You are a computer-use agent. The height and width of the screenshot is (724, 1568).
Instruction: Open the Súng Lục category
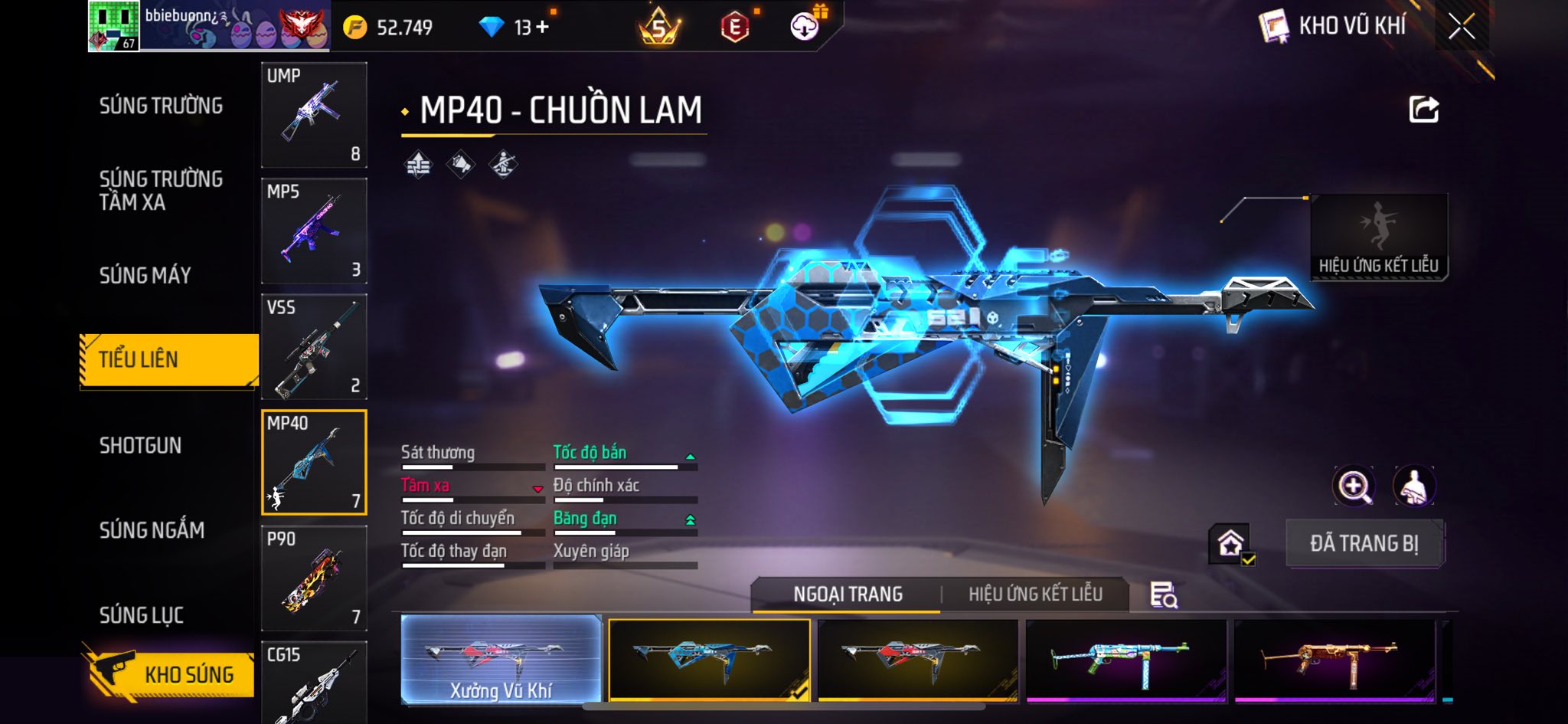141,614
